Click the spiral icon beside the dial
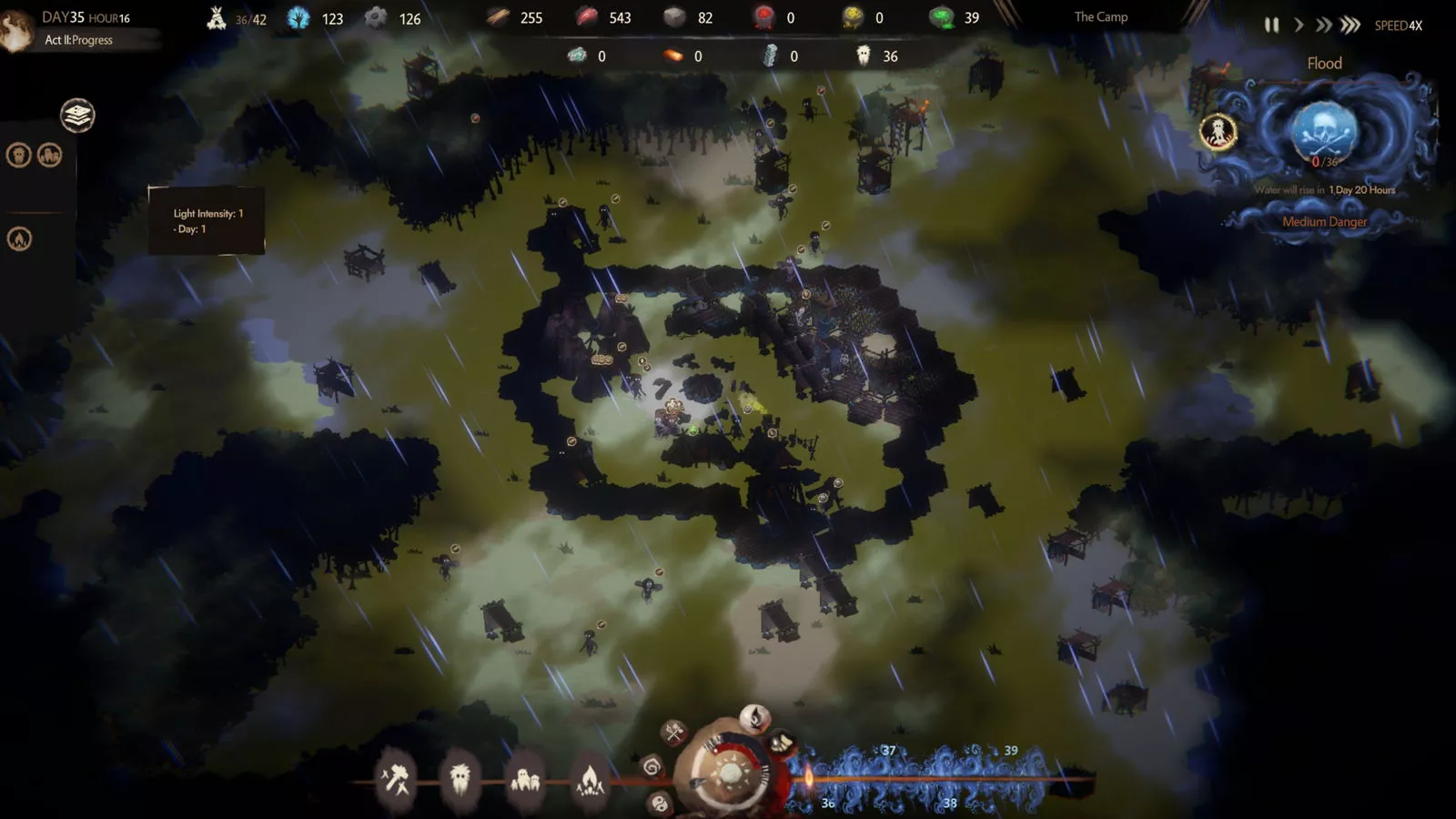1456x819 pixels. [652, 767]
